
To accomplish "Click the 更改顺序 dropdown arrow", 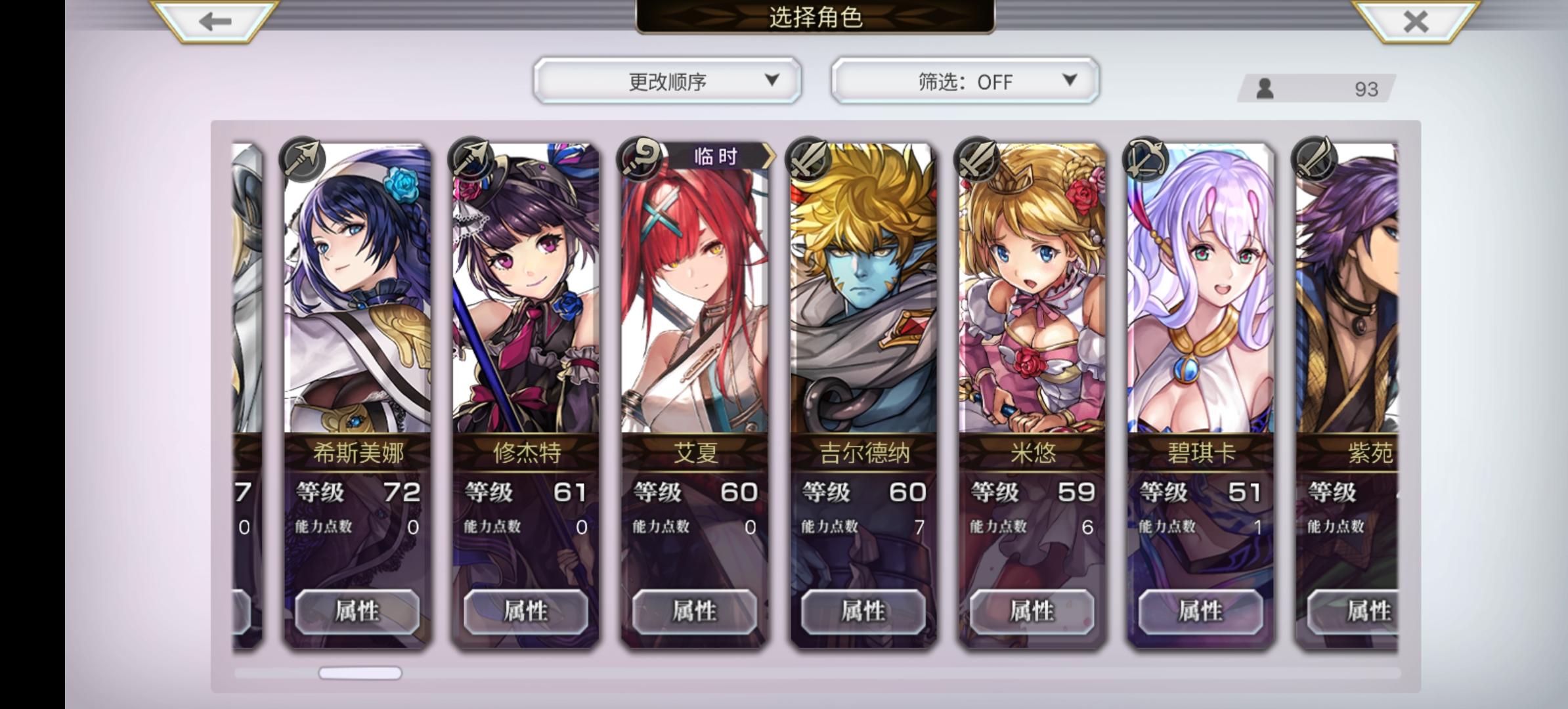I will coord(773,81).
